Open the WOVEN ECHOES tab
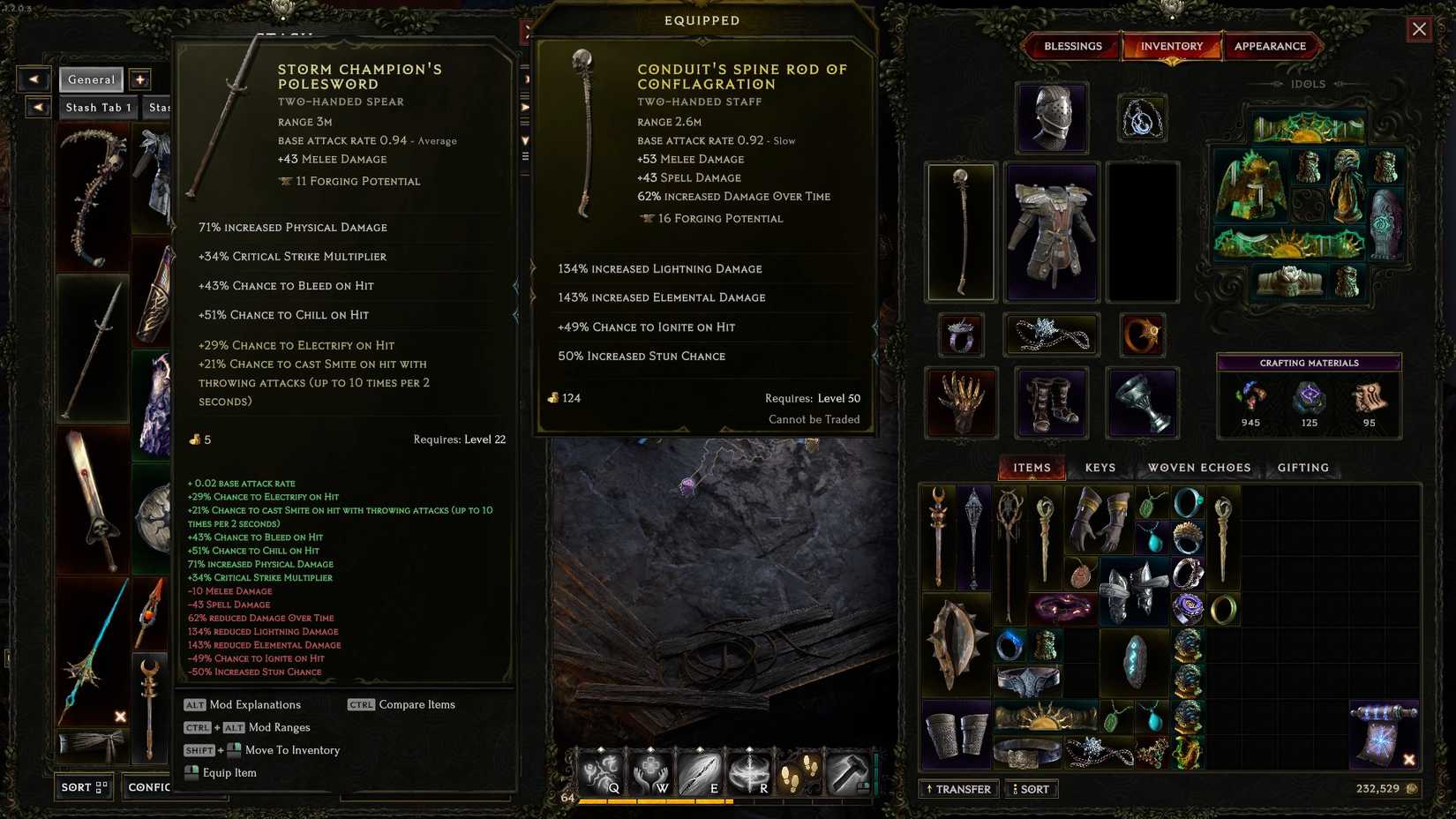Screen dimensions: 1456x819 pos(1198,467)
